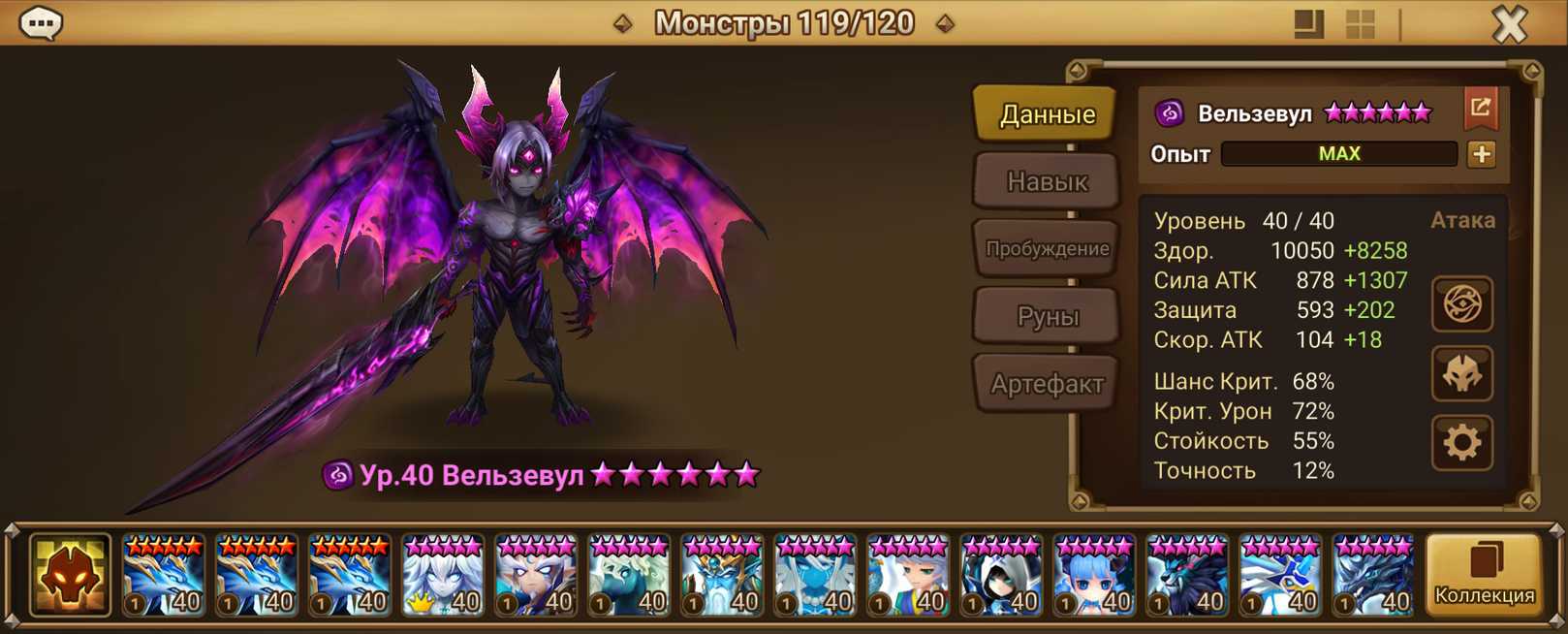Click the eye swirl icon button
The image size is (1568, 634).
point(1461,304)
